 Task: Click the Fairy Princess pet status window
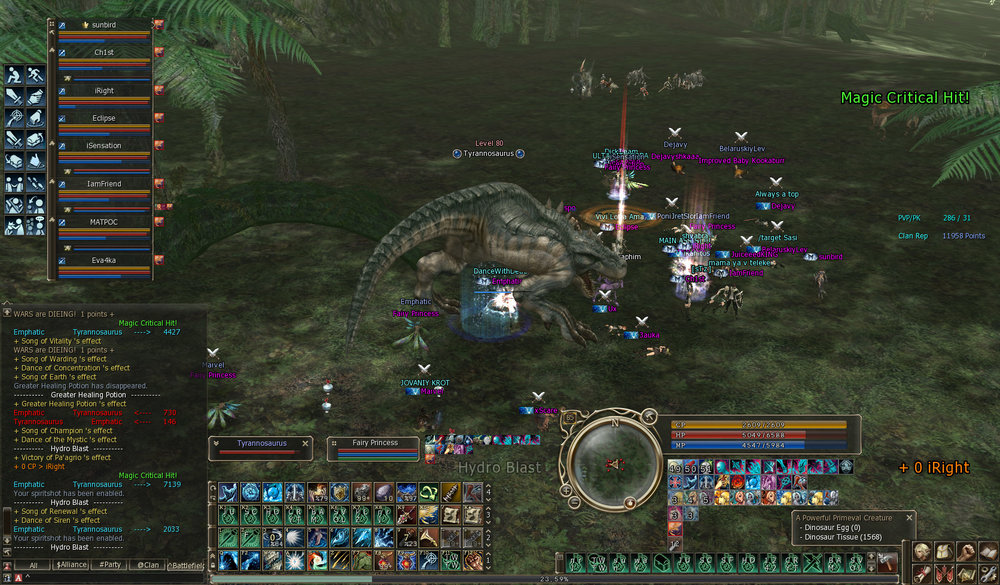point(375,449)
